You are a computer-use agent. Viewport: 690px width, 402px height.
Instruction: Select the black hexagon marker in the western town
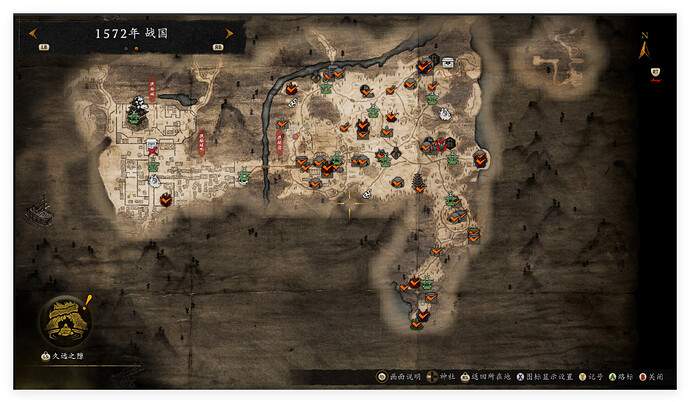tap(166, 199)
